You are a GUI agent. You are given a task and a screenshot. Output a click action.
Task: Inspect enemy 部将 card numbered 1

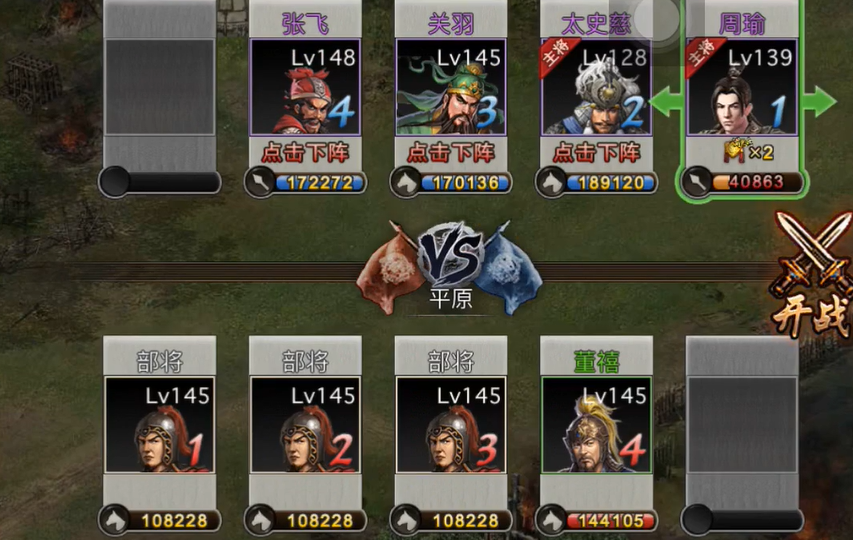click(x=160, y=424)
